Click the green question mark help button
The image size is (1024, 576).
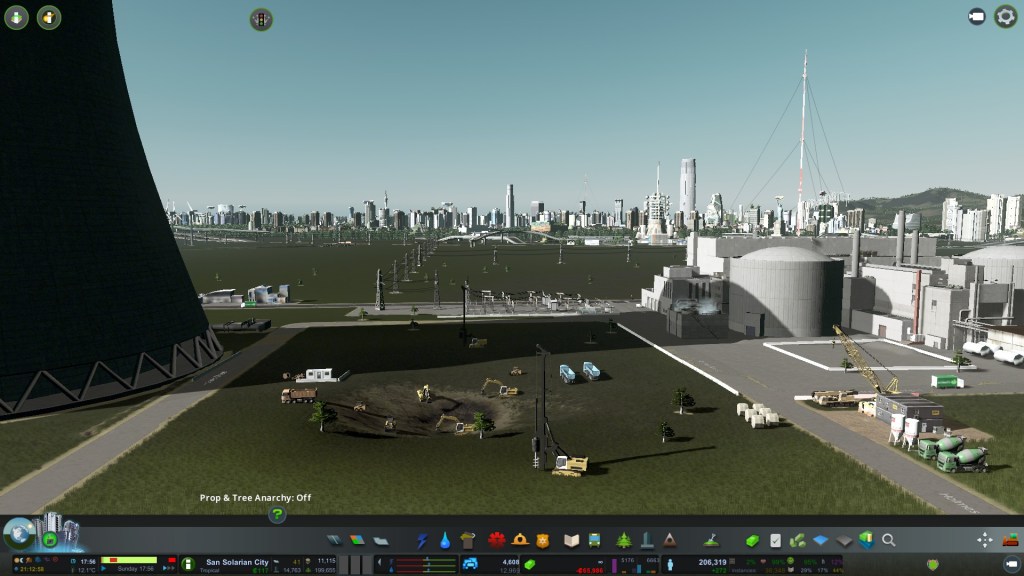(x=277, y=515)
